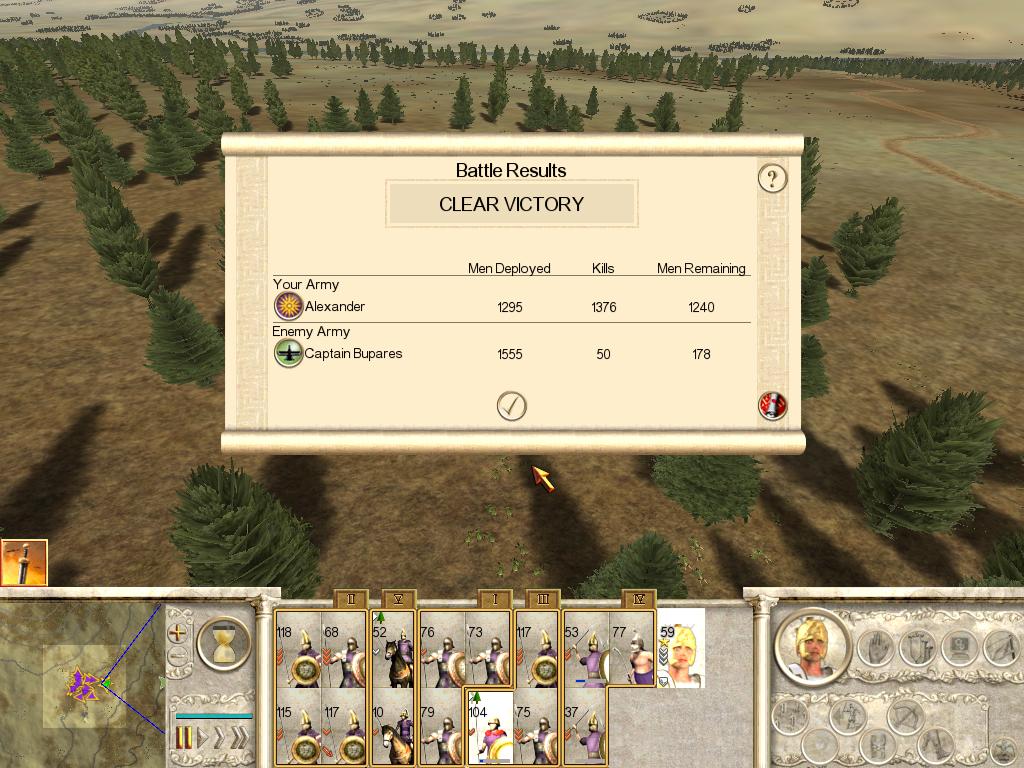1024x768 pixels.
Task: Choose group tab II above unit cards
Action: [x=350, y=599]
